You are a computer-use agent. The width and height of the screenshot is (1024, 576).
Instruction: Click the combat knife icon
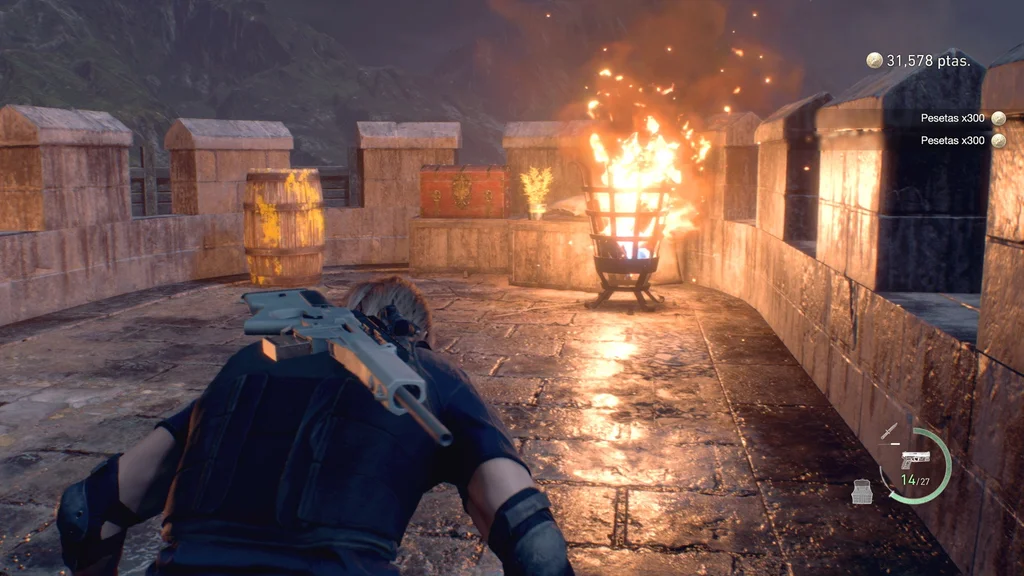coord(889,432)
